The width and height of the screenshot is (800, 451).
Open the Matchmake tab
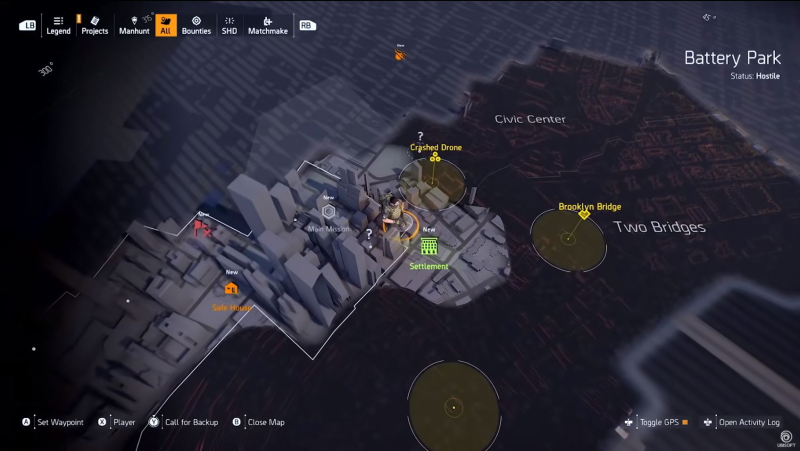(267, 25)
